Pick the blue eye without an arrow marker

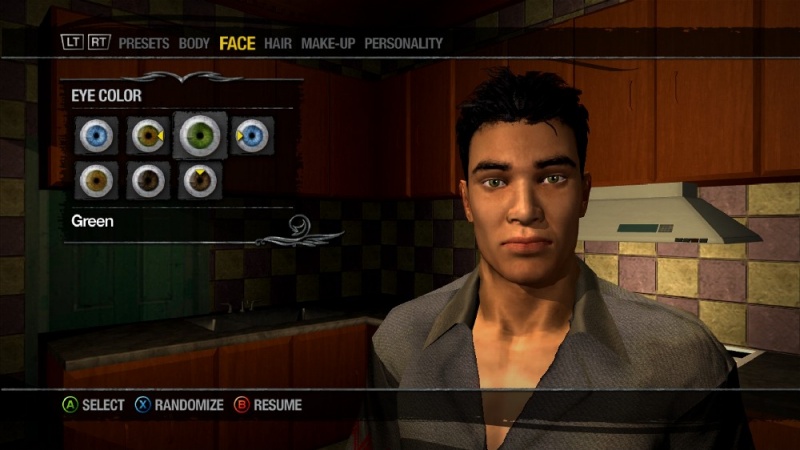pyautogui.click(x=96, y=135)
